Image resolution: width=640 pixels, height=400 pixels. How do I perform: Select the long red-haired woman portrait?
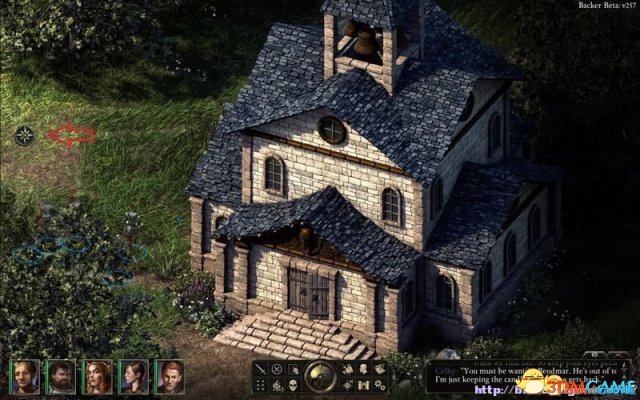97,376
